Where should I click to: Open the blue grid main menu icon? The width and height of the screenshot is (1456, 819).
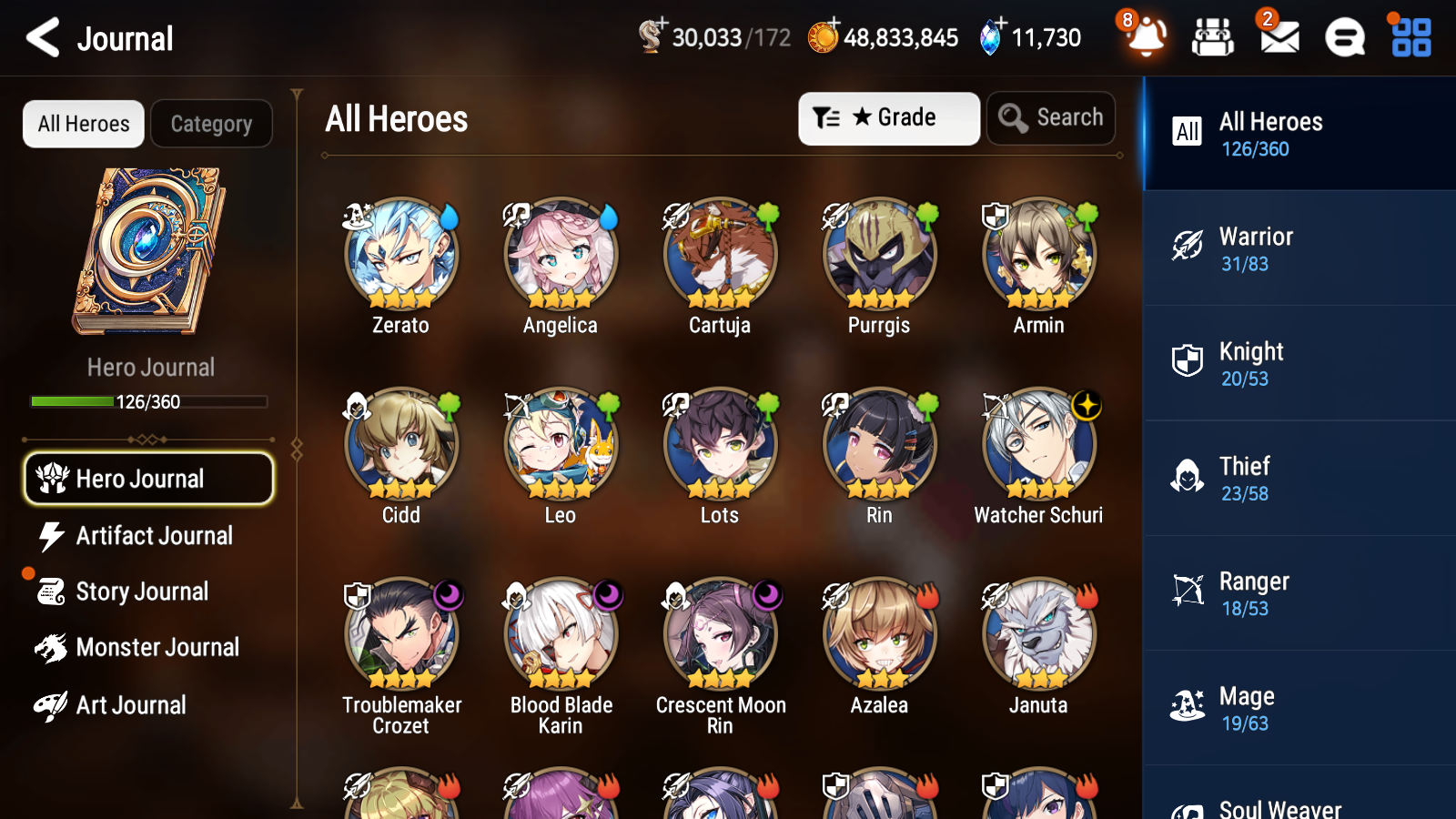tap(1409, 38)
